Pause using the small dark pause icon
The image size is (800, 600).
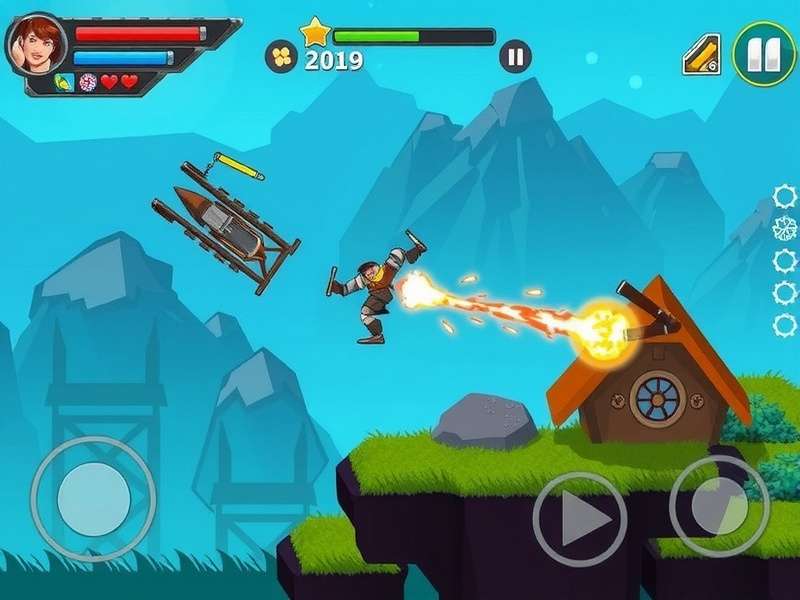(515, 56)
